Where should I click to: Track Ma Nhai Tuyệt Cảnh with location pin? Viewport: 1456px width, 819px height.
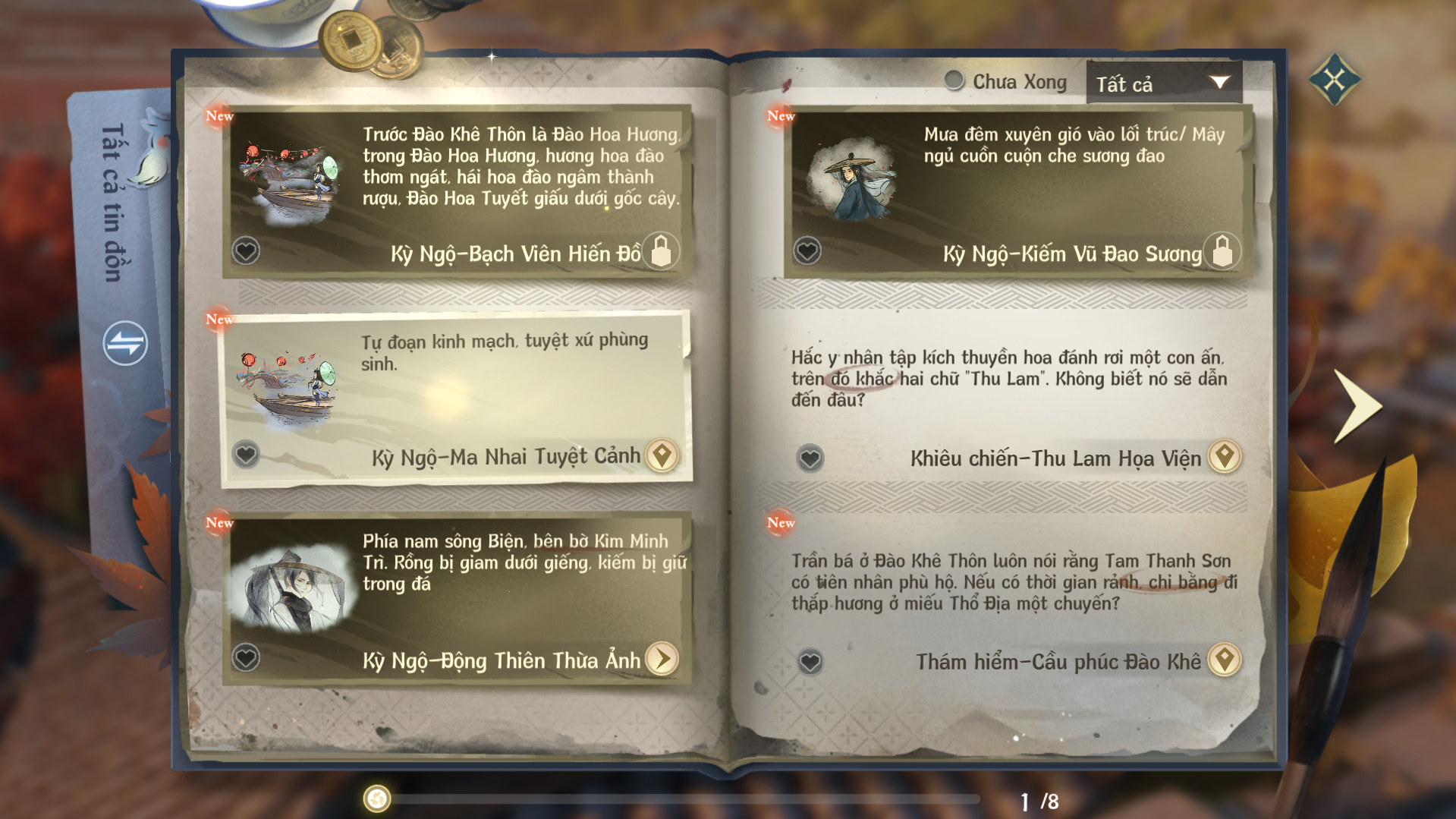tap(662, 455)
